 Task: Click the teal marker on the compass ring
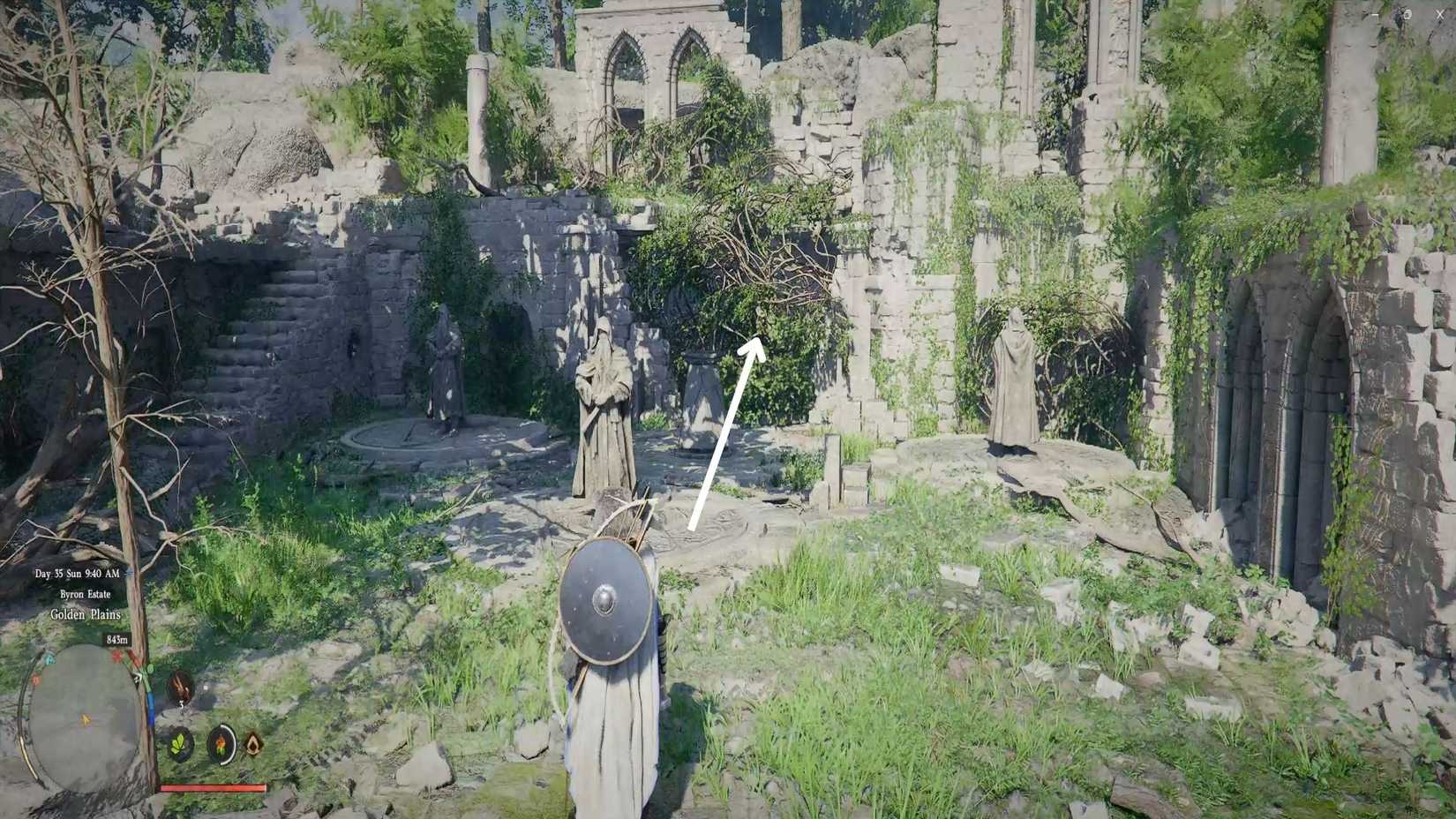coord(49,659)
